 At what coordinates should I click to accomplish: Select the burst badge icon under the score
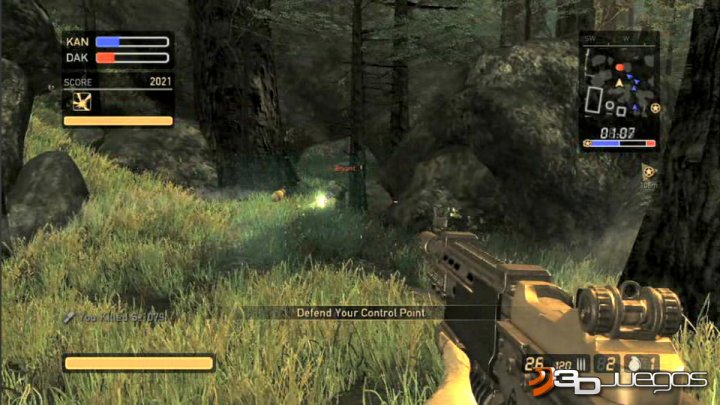[x=78, y=100]
